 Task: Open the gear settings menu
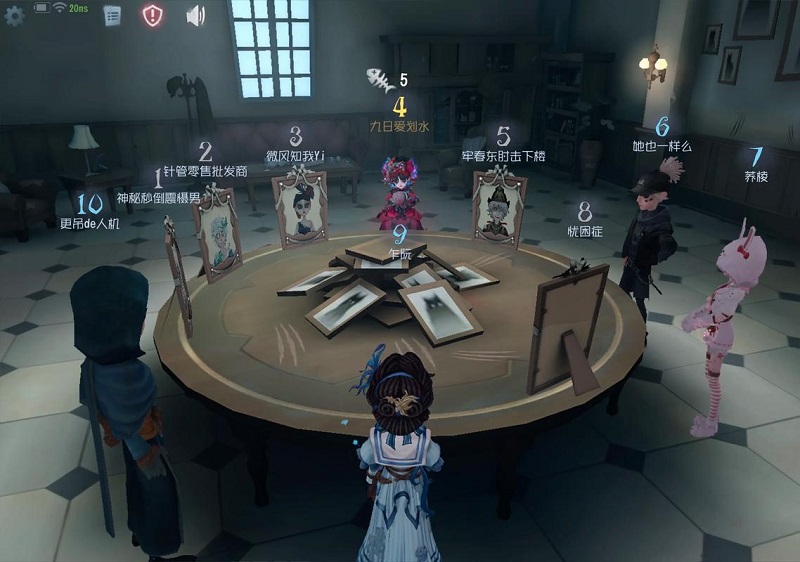[x=15, y=15]
